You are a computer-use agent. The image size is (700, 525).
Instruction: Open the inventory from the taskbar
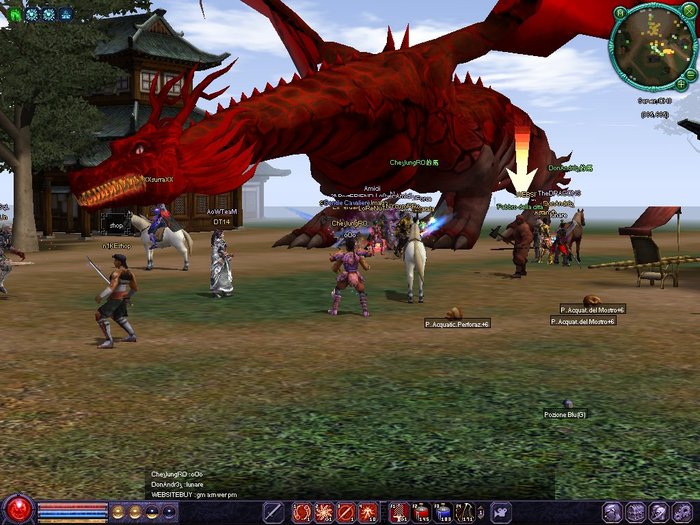[634, 512]
